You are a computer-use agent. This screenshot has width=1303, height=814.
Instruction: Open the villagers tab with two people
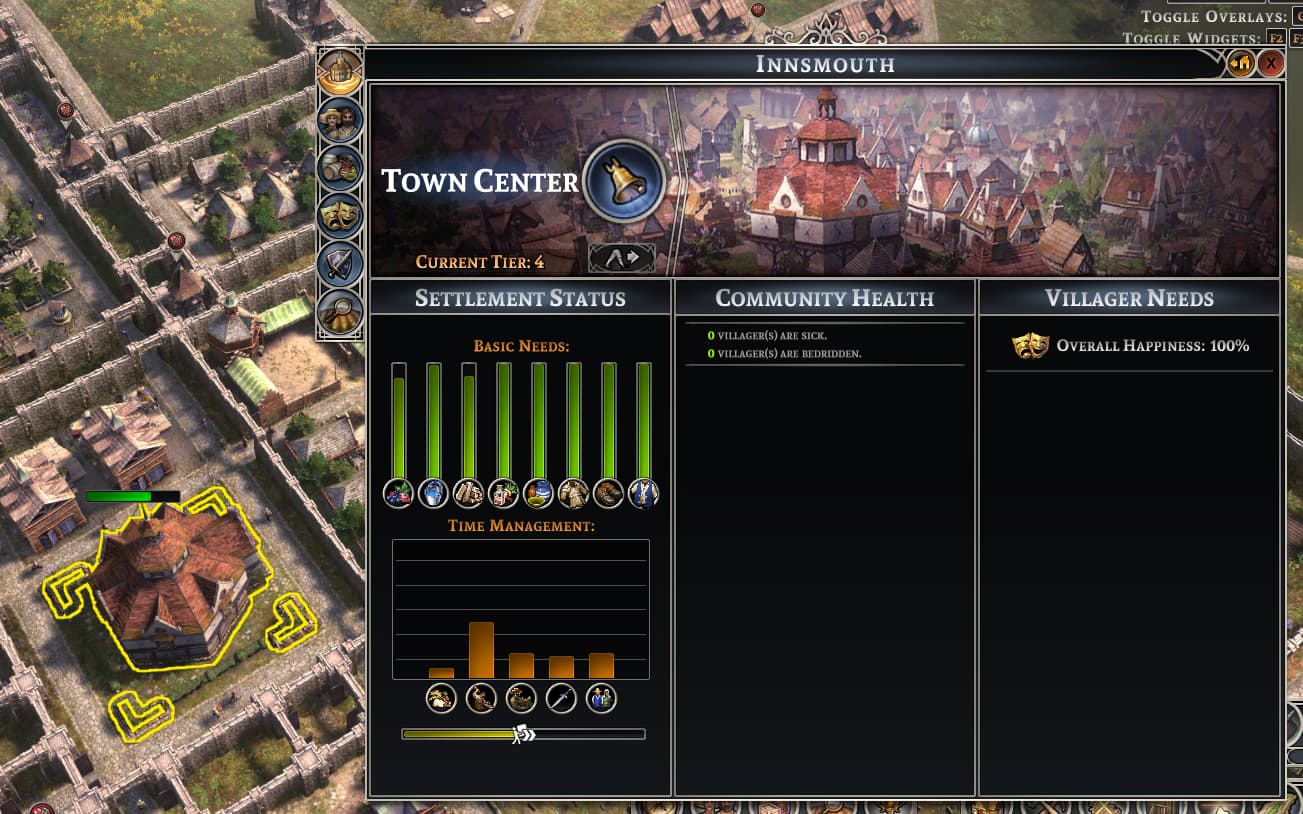pos(340,120)
